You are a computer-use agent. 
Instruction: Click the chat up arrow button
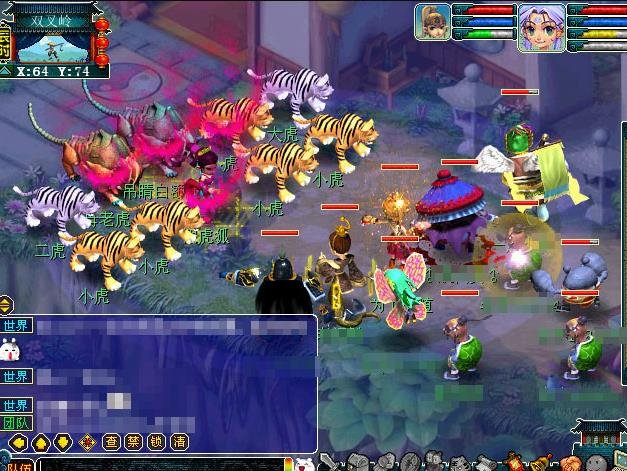[x=40, y=441]
